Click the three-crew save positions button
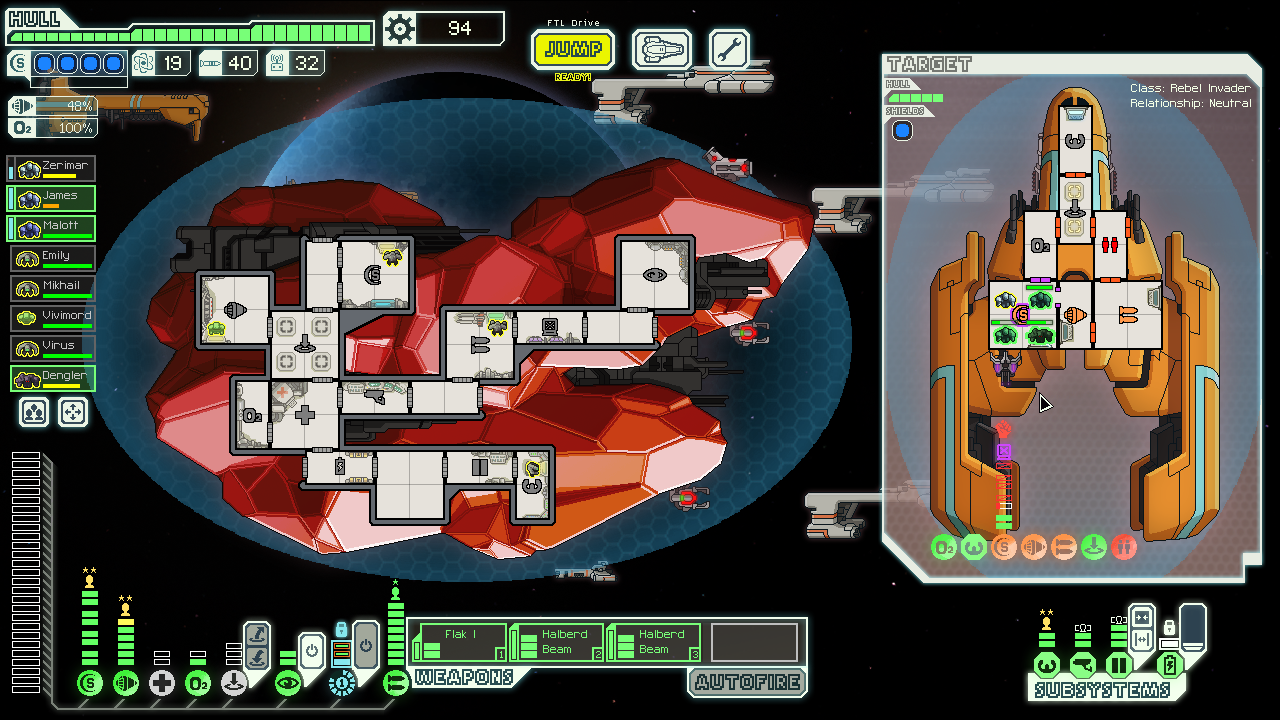The height and width of the screenshot is (720, 1280). tap(34, 412)
